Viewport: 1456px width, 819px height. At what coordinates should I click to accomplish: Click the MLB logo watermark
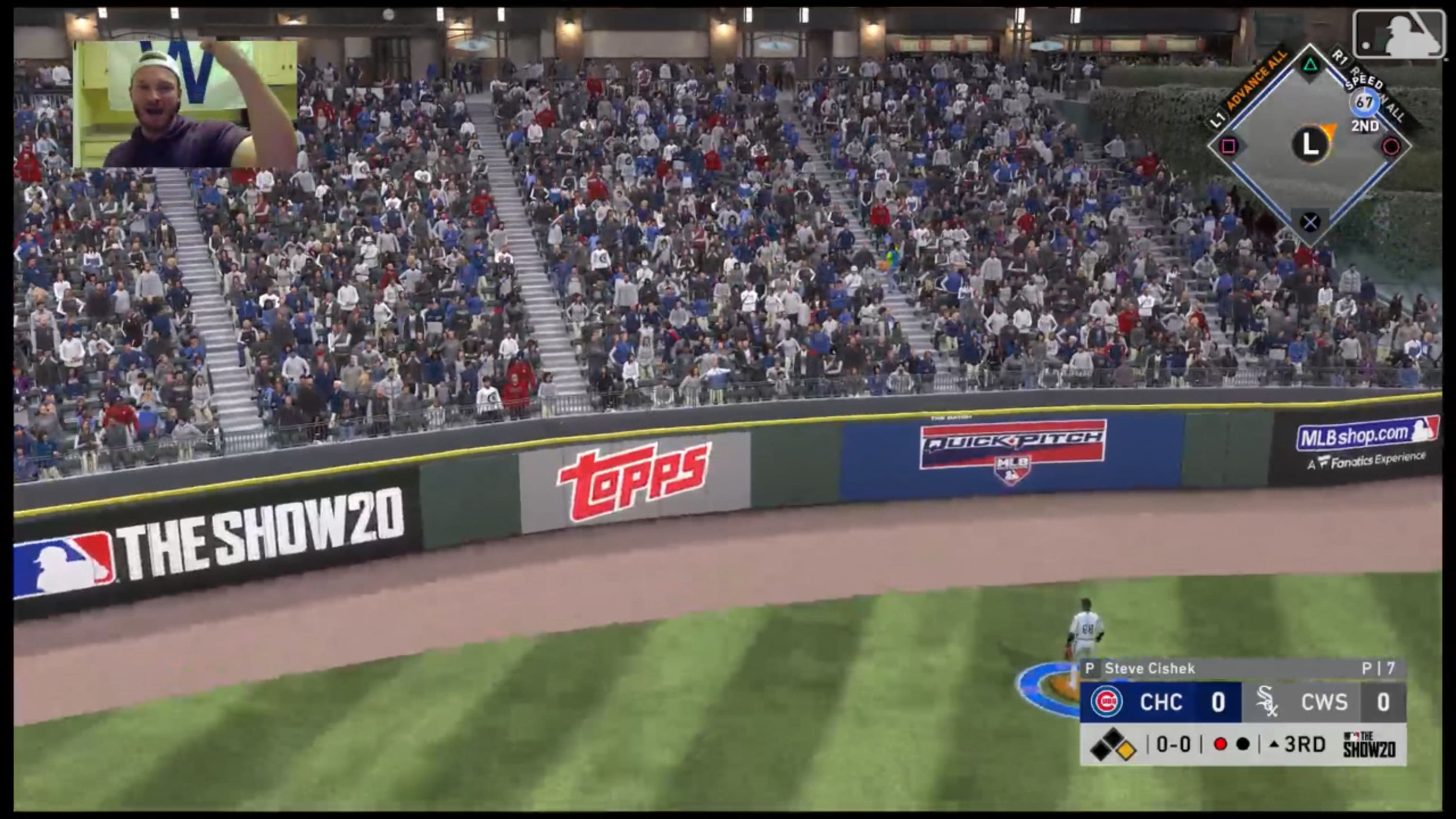(x=1398, y=34)
